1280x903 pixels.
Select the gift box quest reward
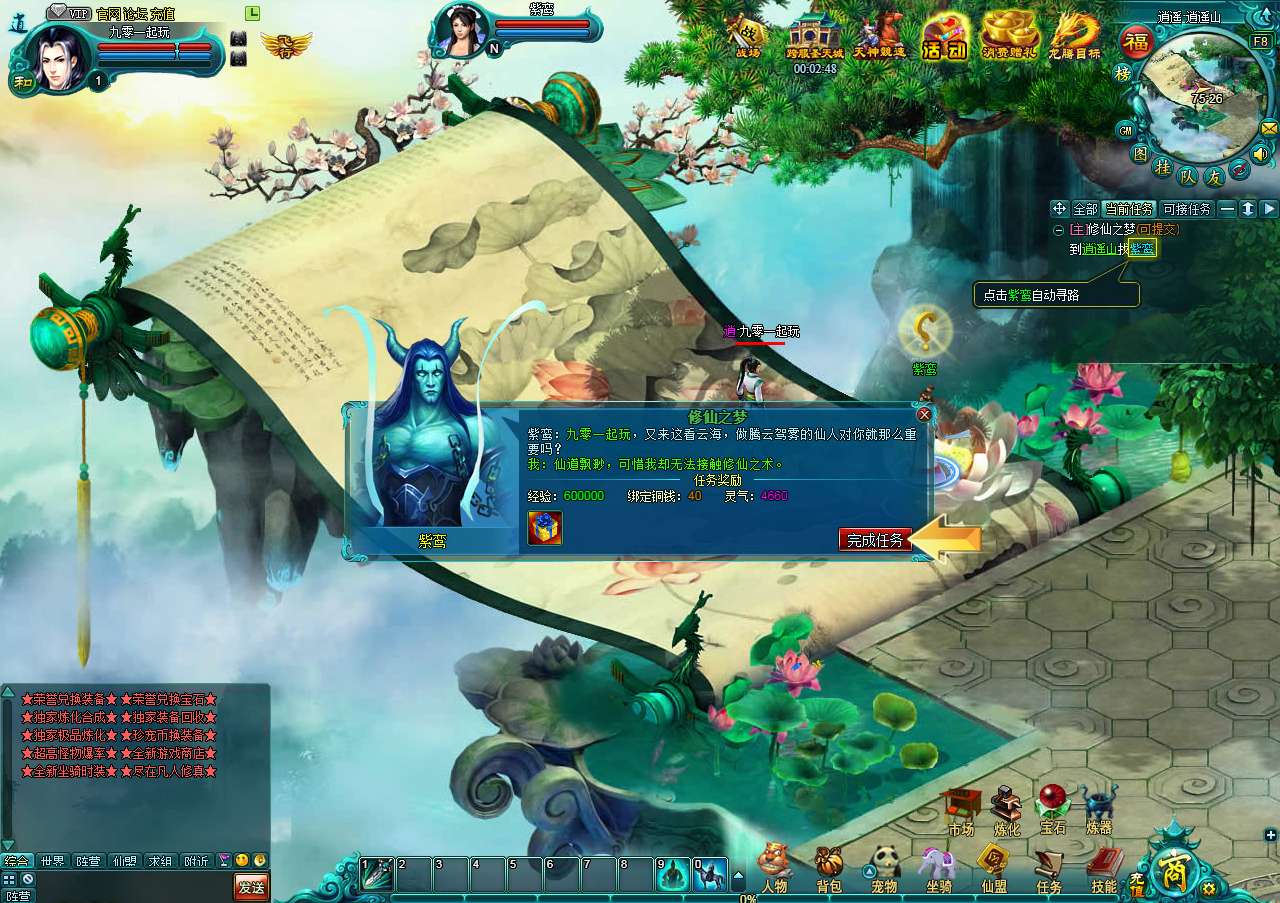(545, 528)
